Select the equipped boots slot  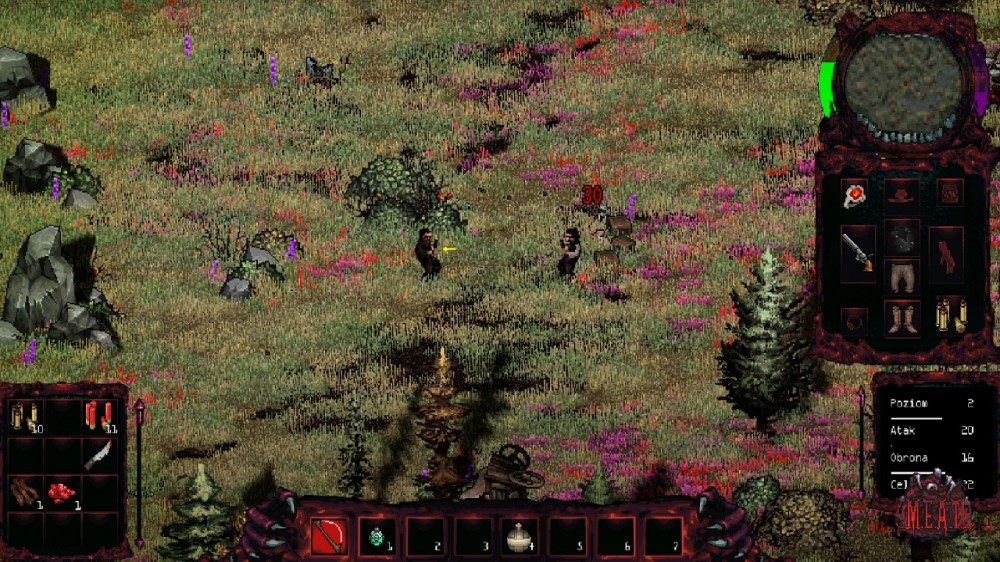click(903, 318)
